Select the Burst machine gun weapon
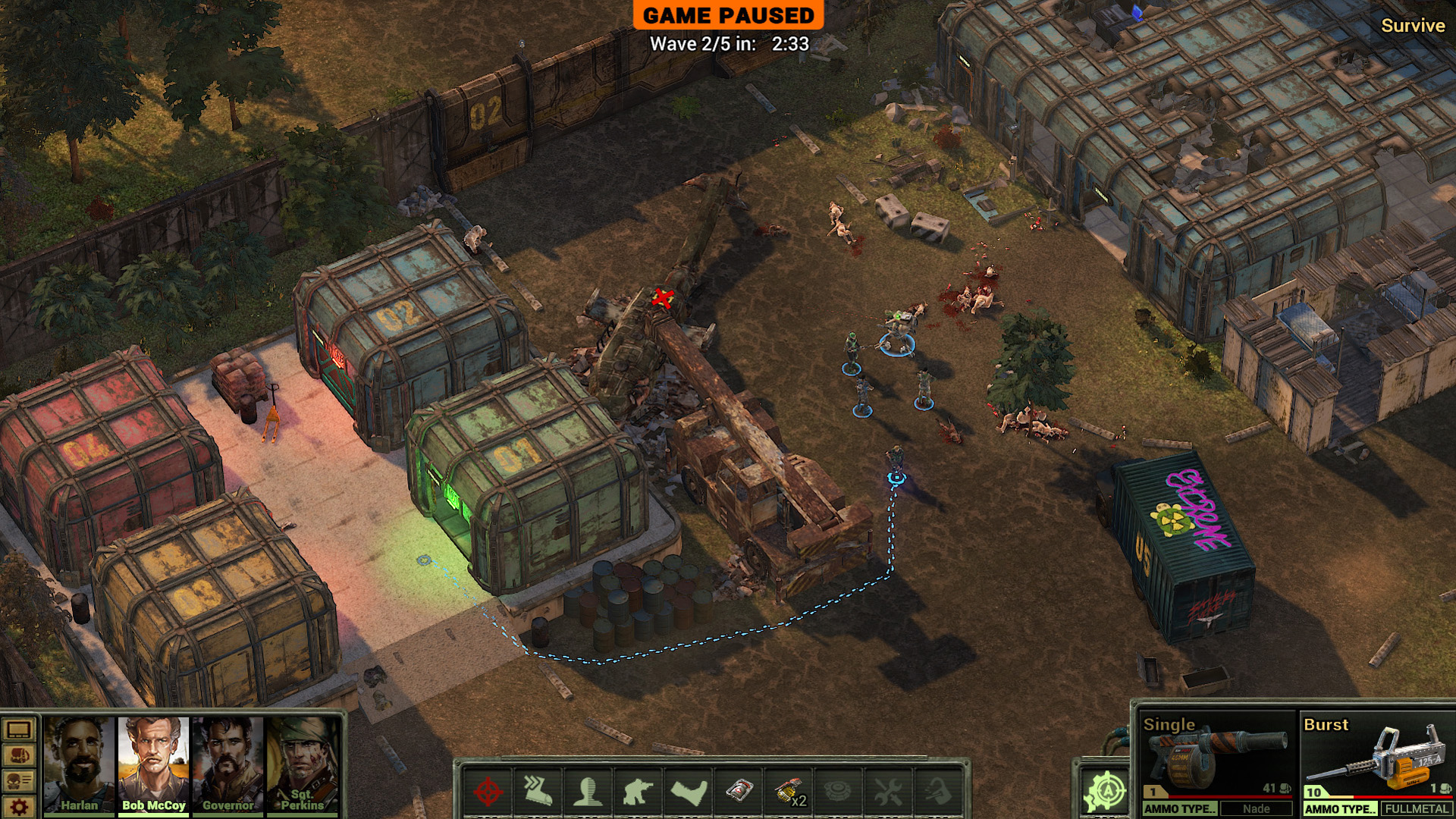The width and height of the screenshot is (1456, 819). [1377, 755]
